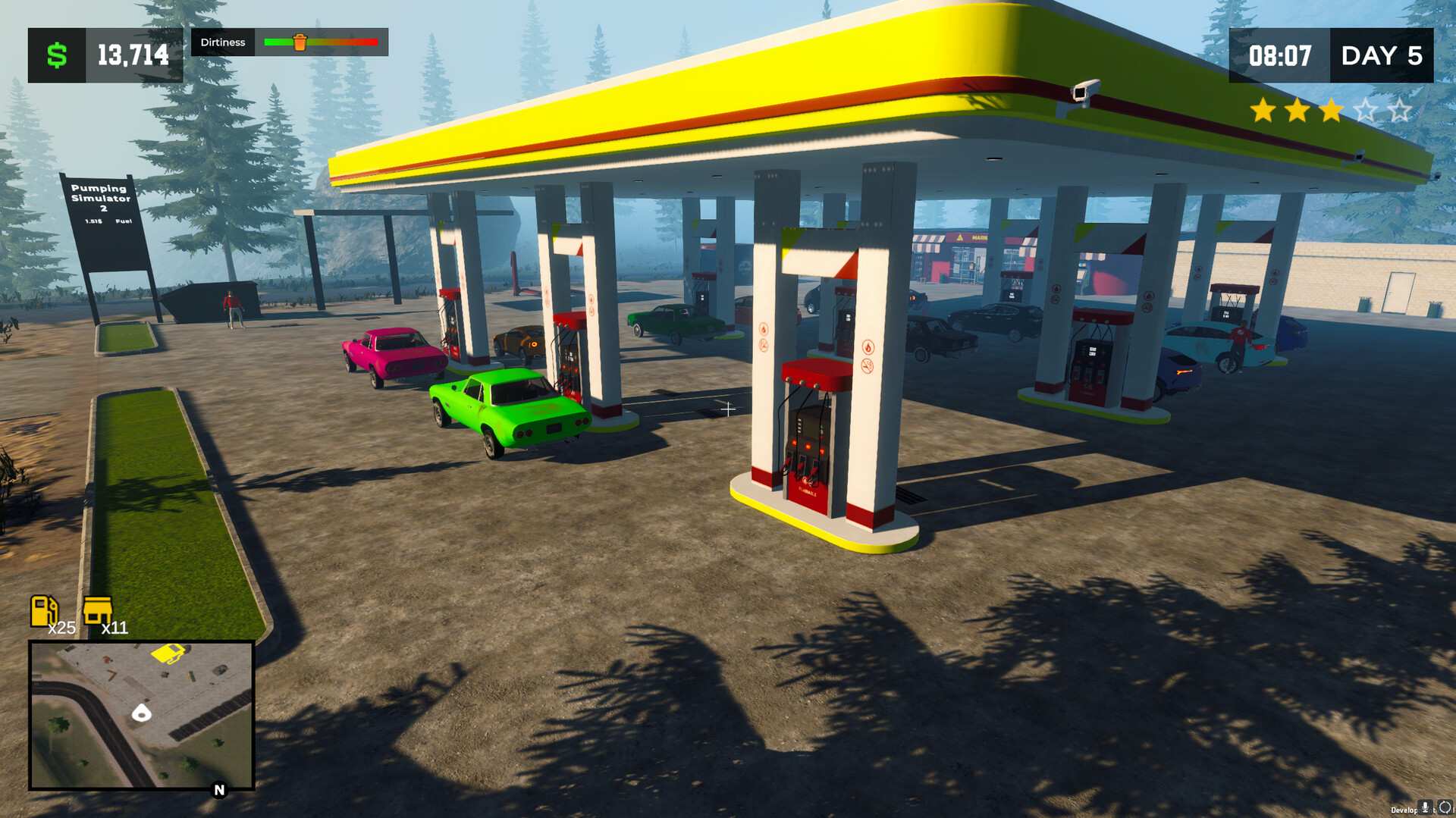Click the Dirtiness label

[x=222, y=42]
